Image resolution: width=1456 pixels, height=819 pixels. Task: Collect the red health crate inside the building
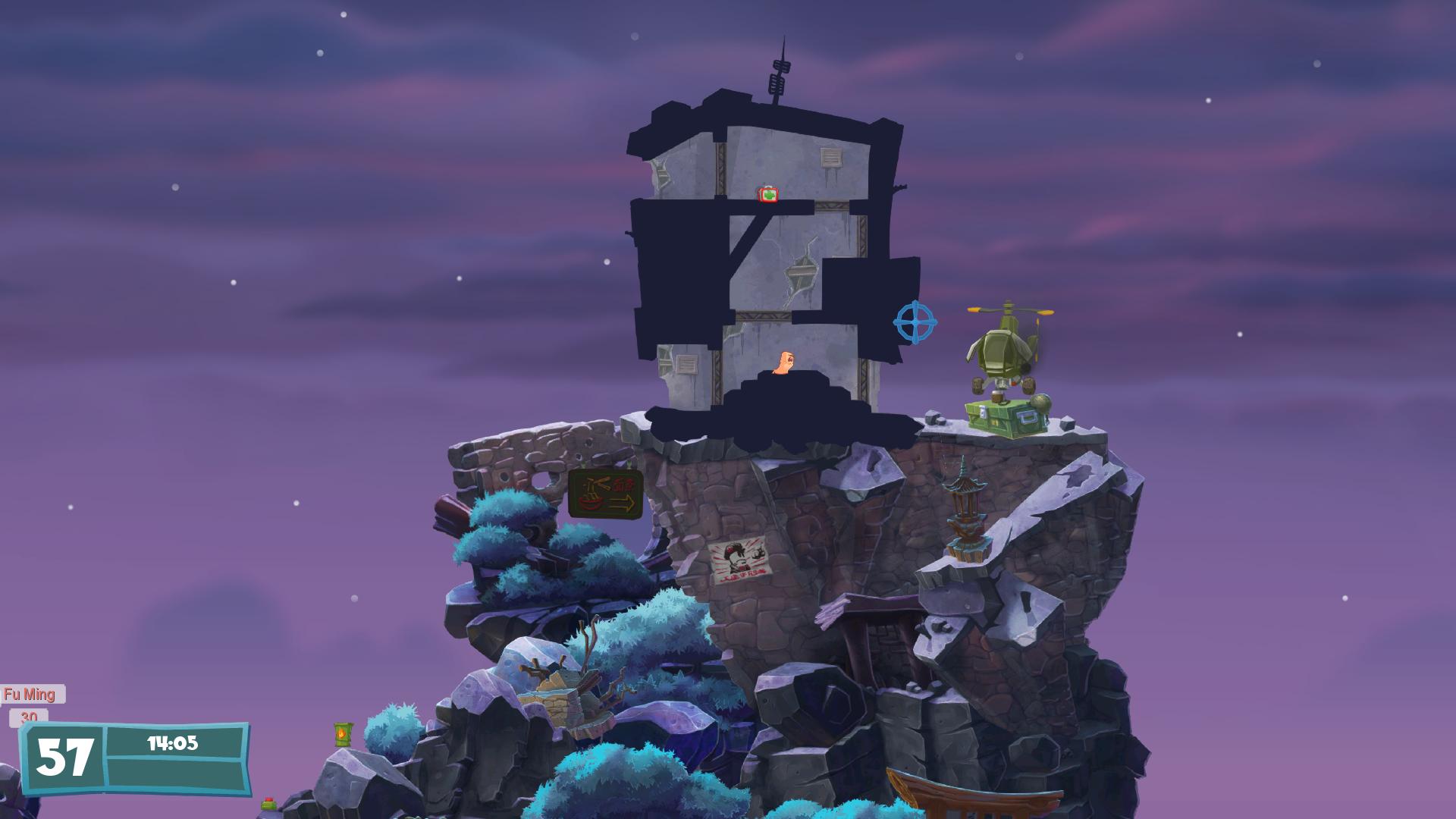click(x=767, y=196)
